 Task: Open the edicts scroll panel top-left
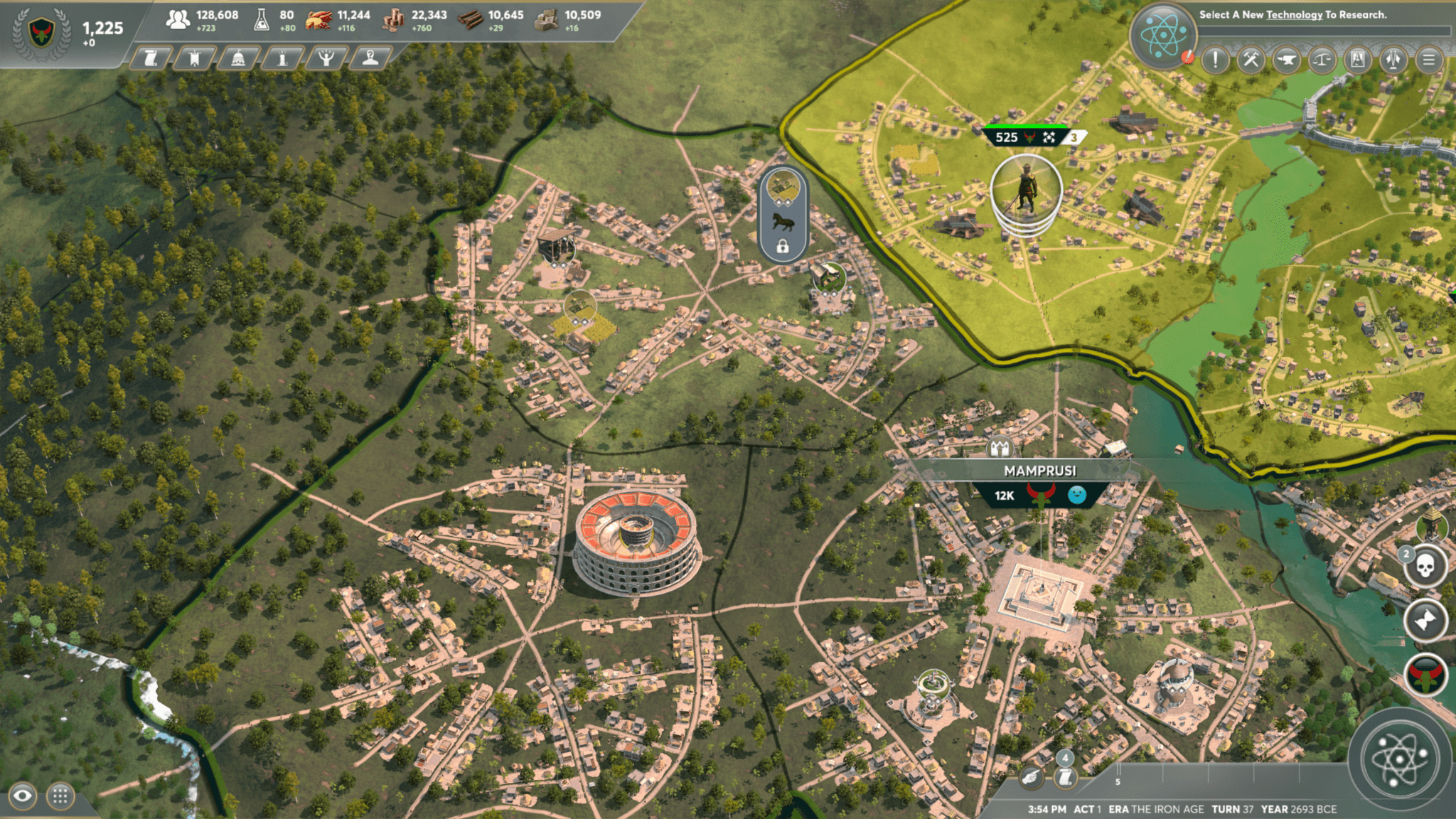coord(151,58)
